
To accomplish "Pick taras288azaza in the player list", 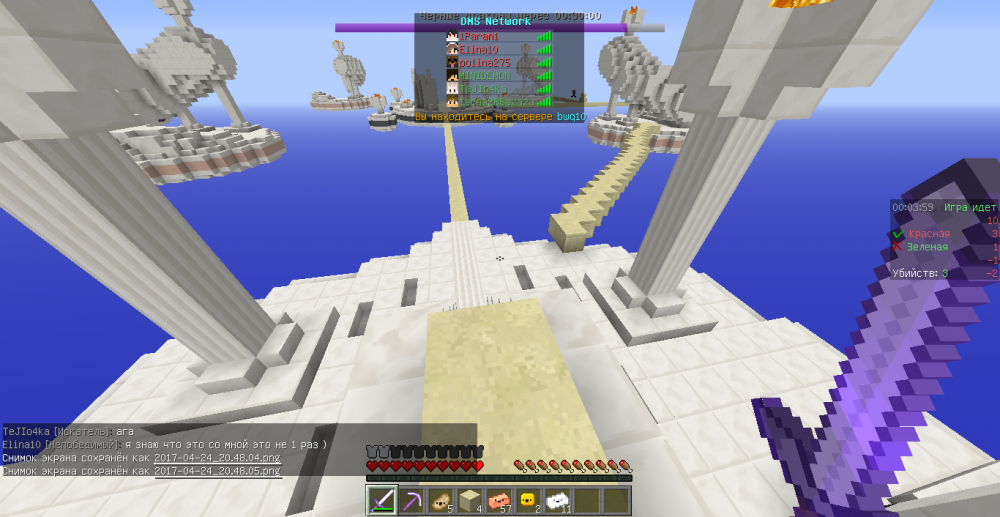I will [x=489, y=102].
